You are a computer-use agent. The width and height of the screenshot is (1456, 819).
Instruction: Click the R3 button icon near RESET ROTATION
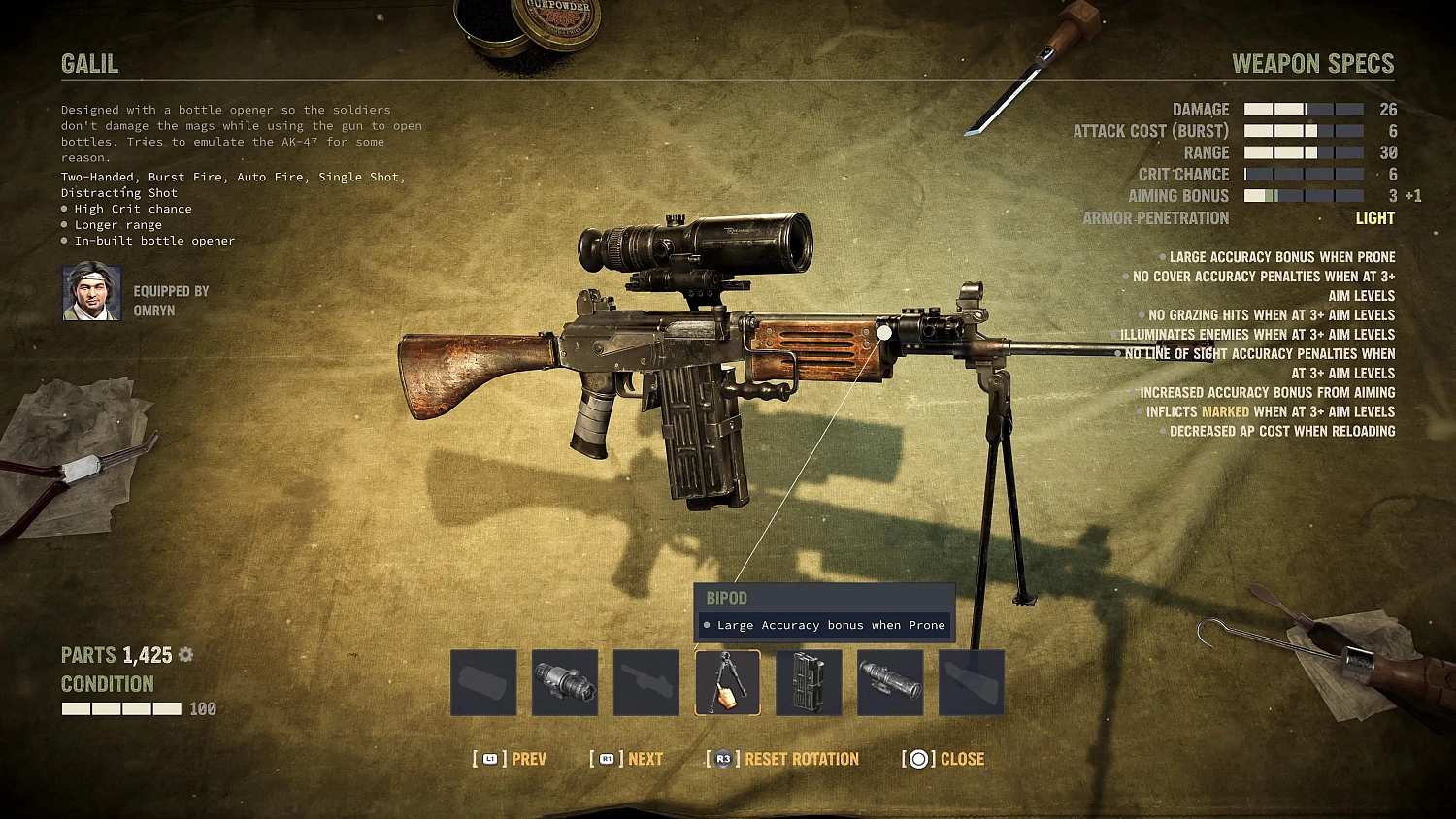coord(721,759)
